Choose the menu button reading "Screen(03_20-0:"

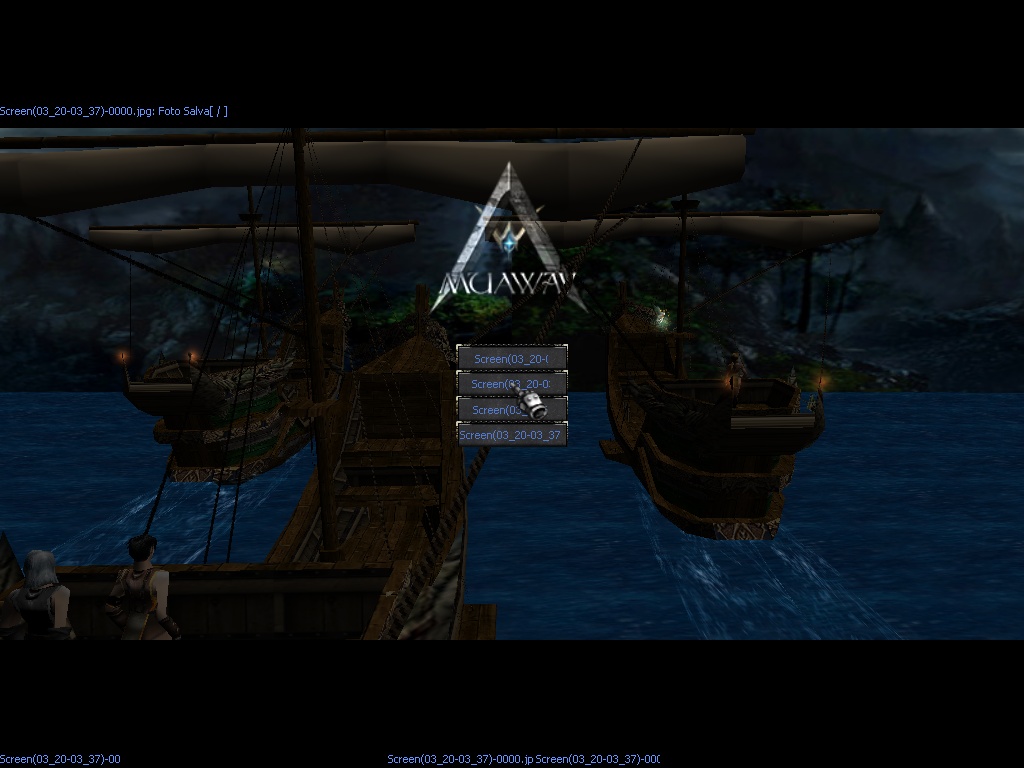tap(511, 383)
